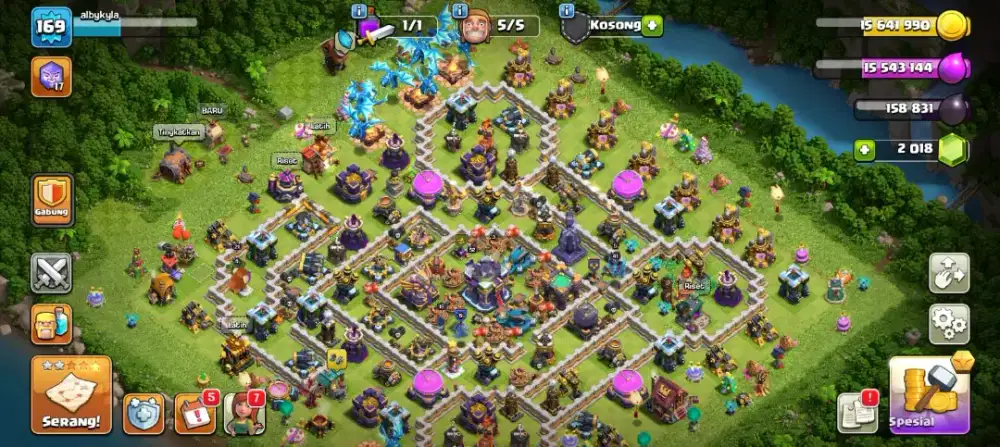Open the crossed swords clan war button
This screenshot has height=447, width=1000.
[x=51, y=272]
